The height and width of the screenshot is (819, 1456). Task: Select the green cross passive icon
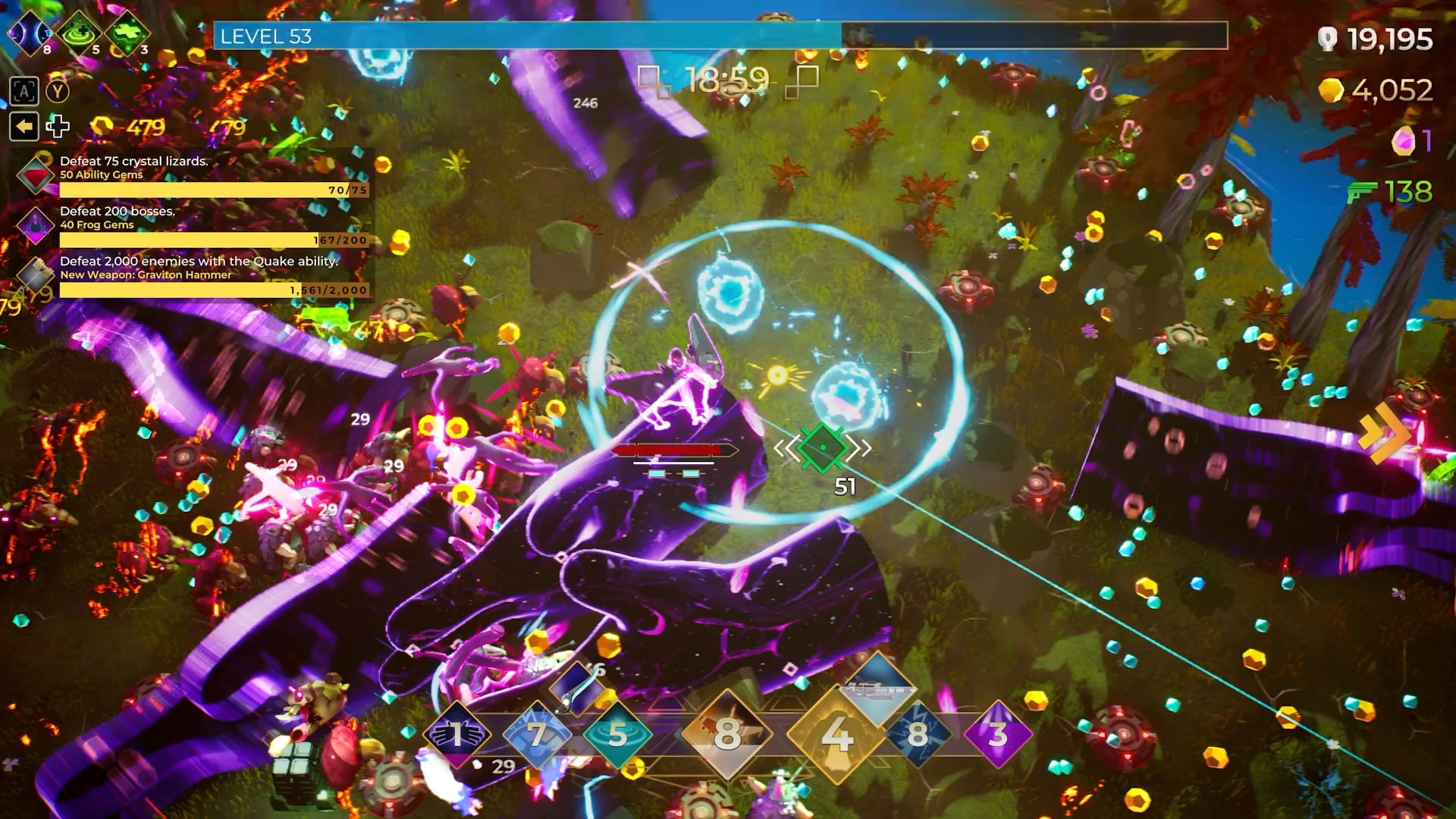(127, 34)
